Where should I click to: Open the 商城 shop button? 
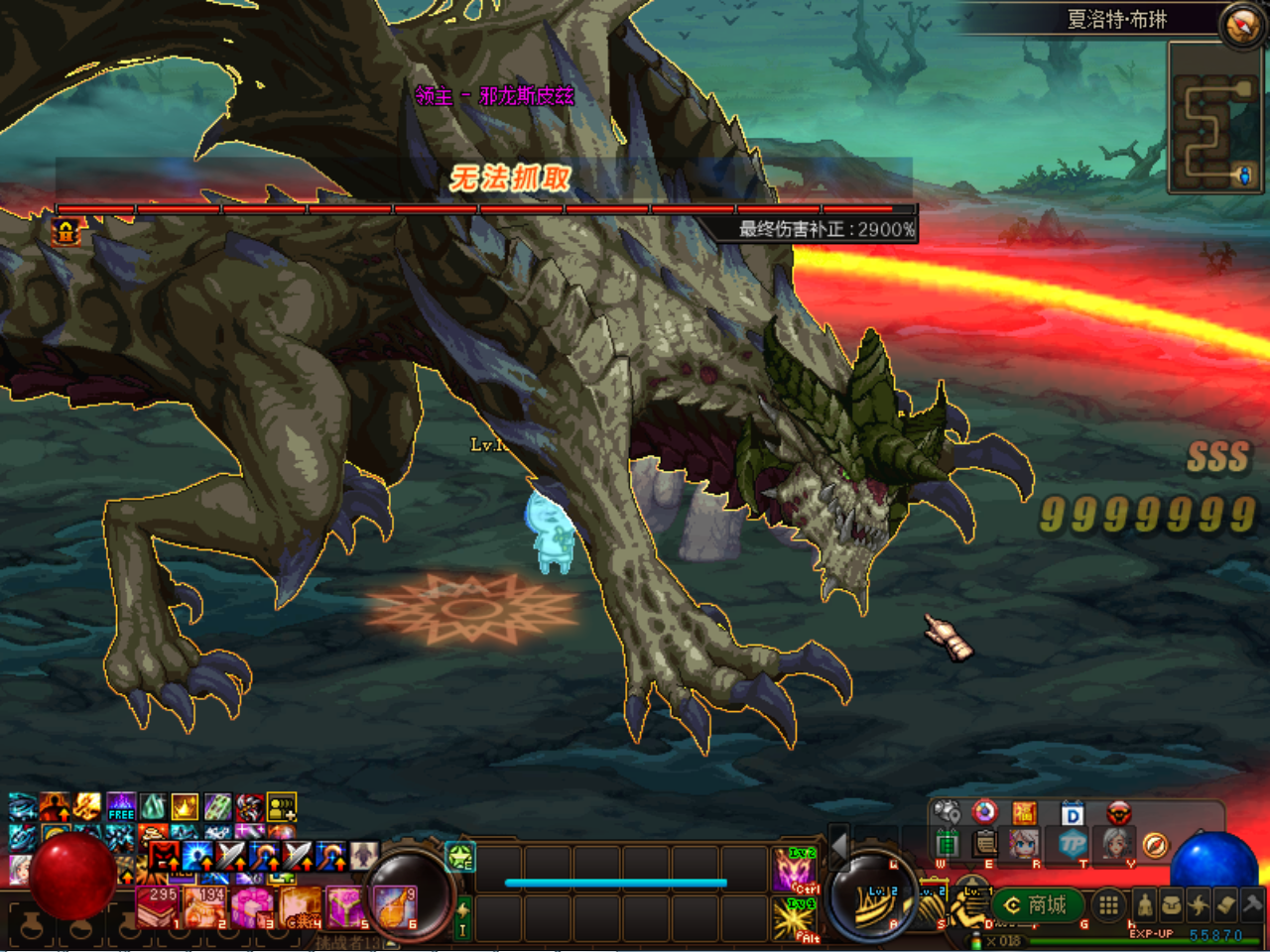pyautogui.click(x=1036, y=904)
